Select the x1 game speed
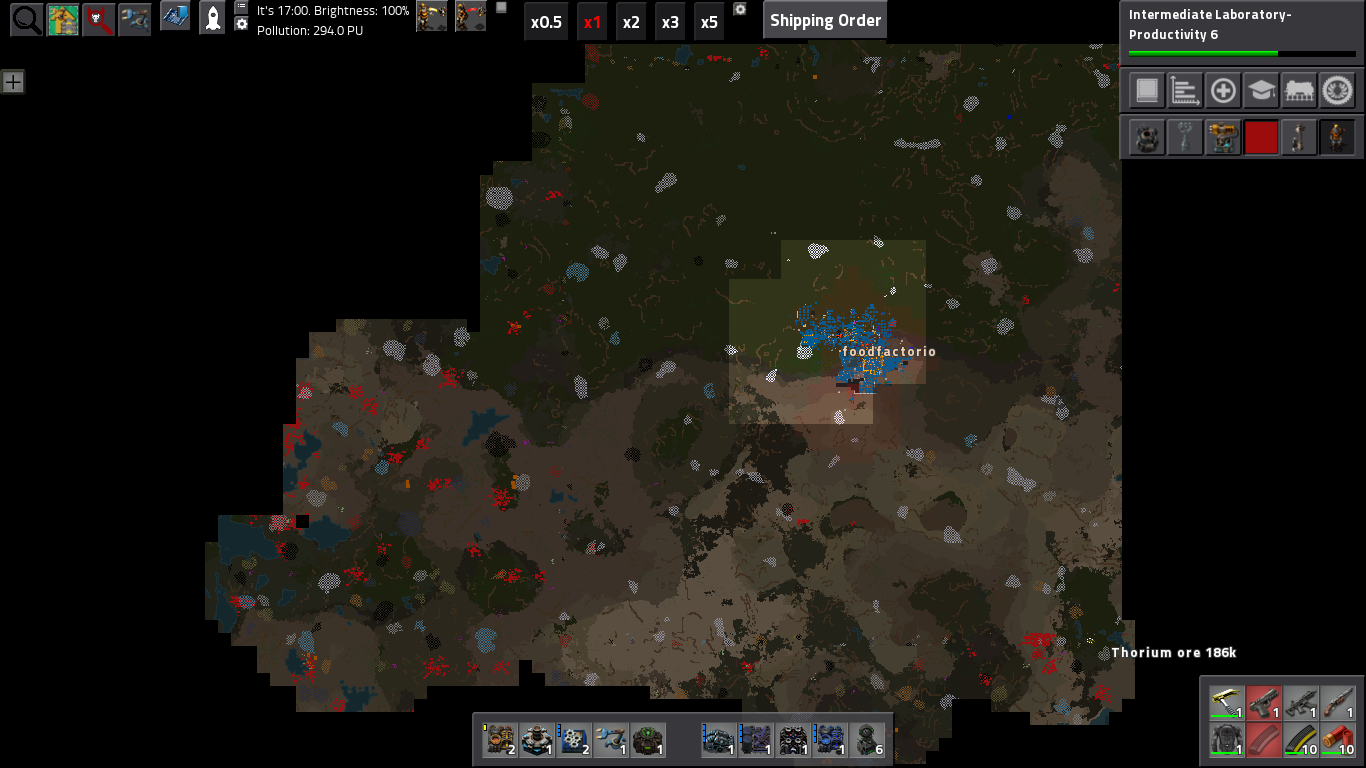Screen dimensions: 1366x768 [x=592, y=21]
